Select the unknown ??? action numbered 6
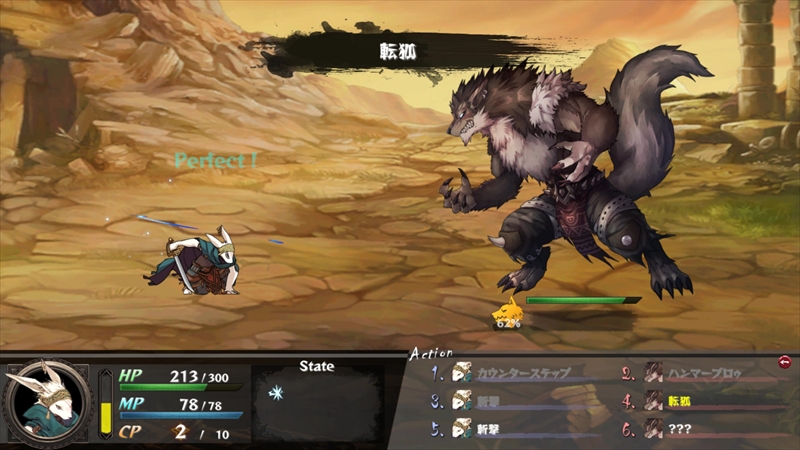 click(682, 428)
